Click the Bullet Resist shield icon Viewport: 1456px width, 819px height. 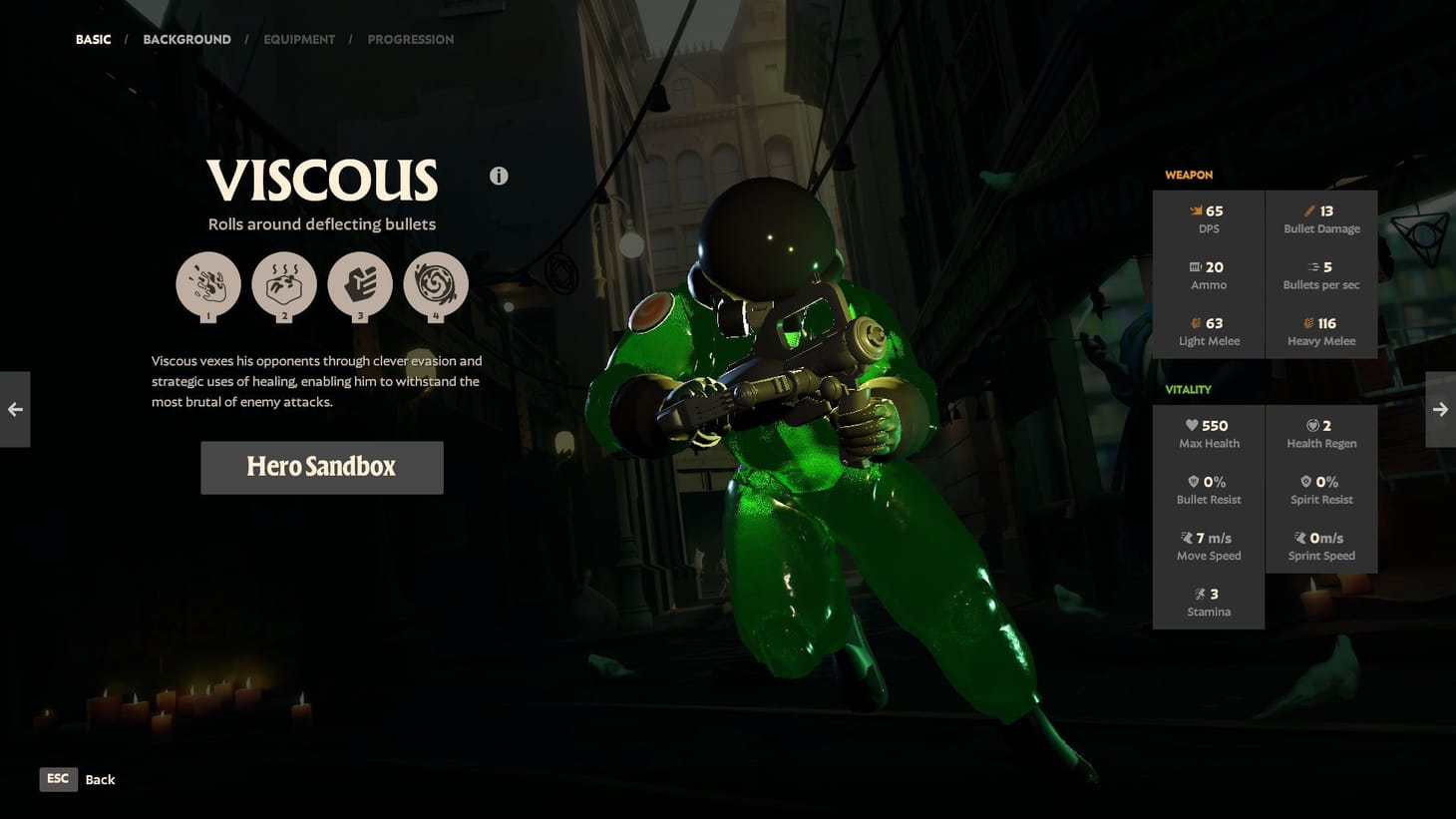(1192, 481)
